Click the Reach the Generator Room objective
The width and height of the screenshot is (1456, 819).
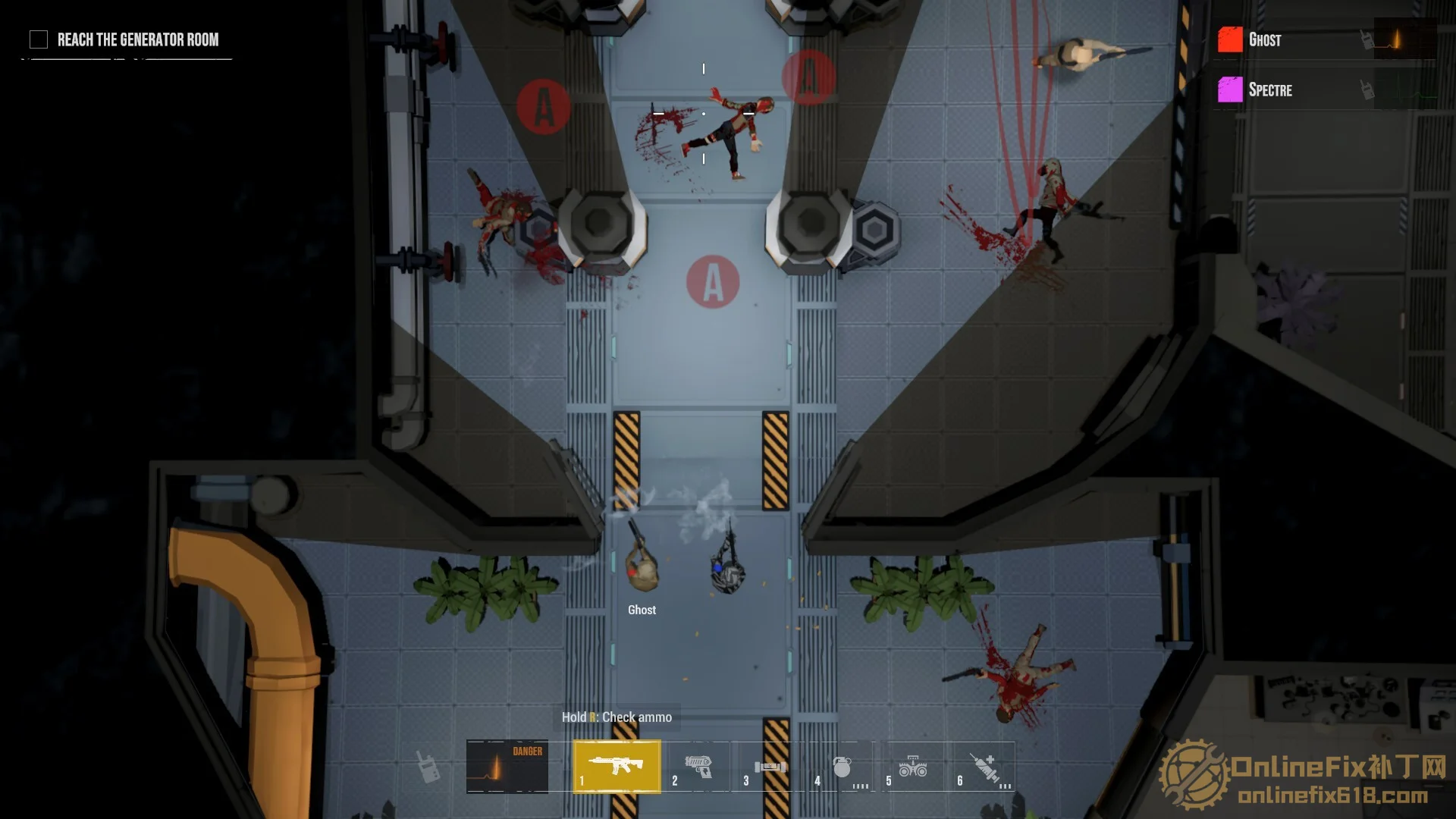tap(137, 39)
